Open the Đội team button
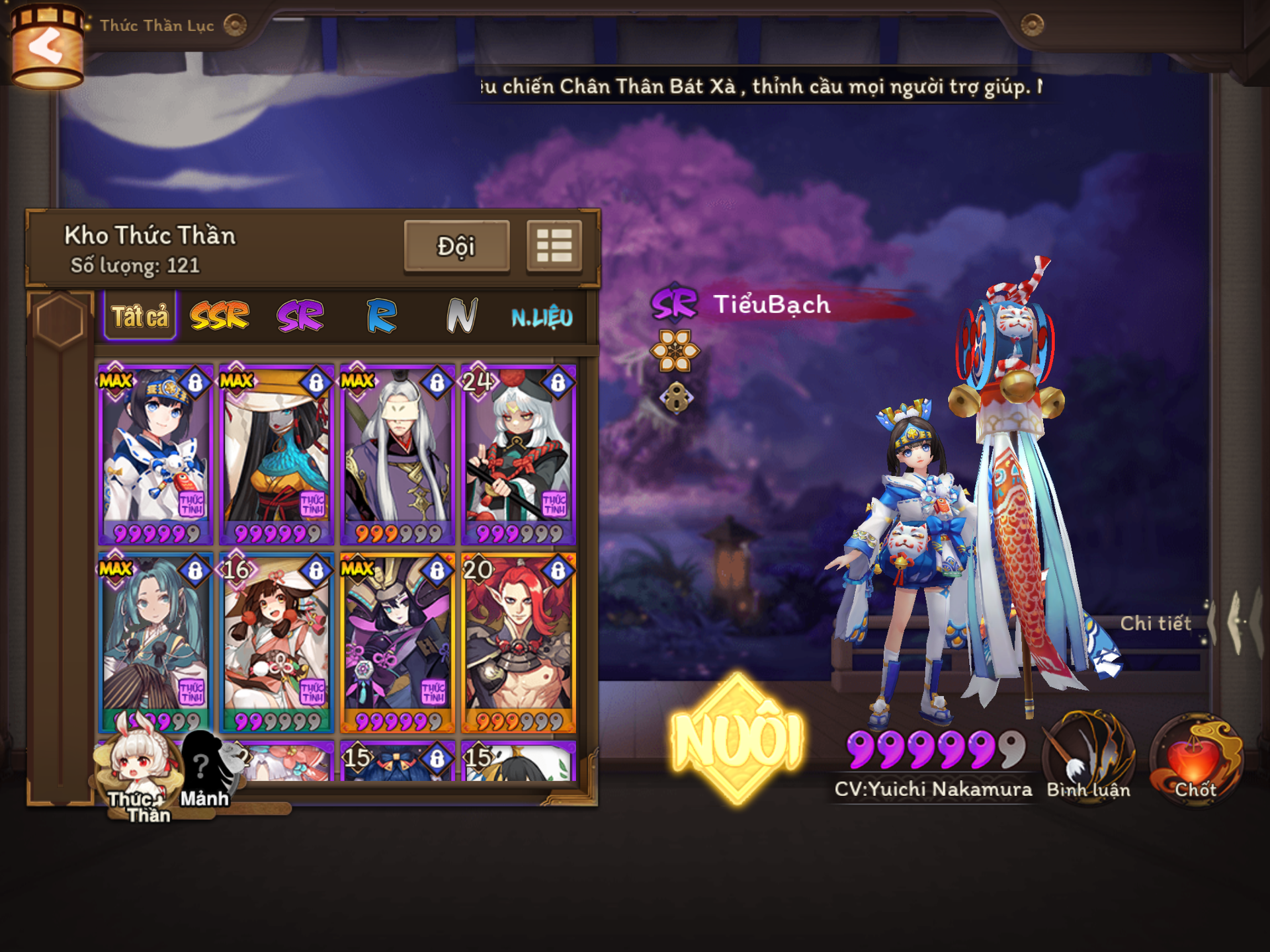Screen dimensions: 1270x952 point(456,246)
